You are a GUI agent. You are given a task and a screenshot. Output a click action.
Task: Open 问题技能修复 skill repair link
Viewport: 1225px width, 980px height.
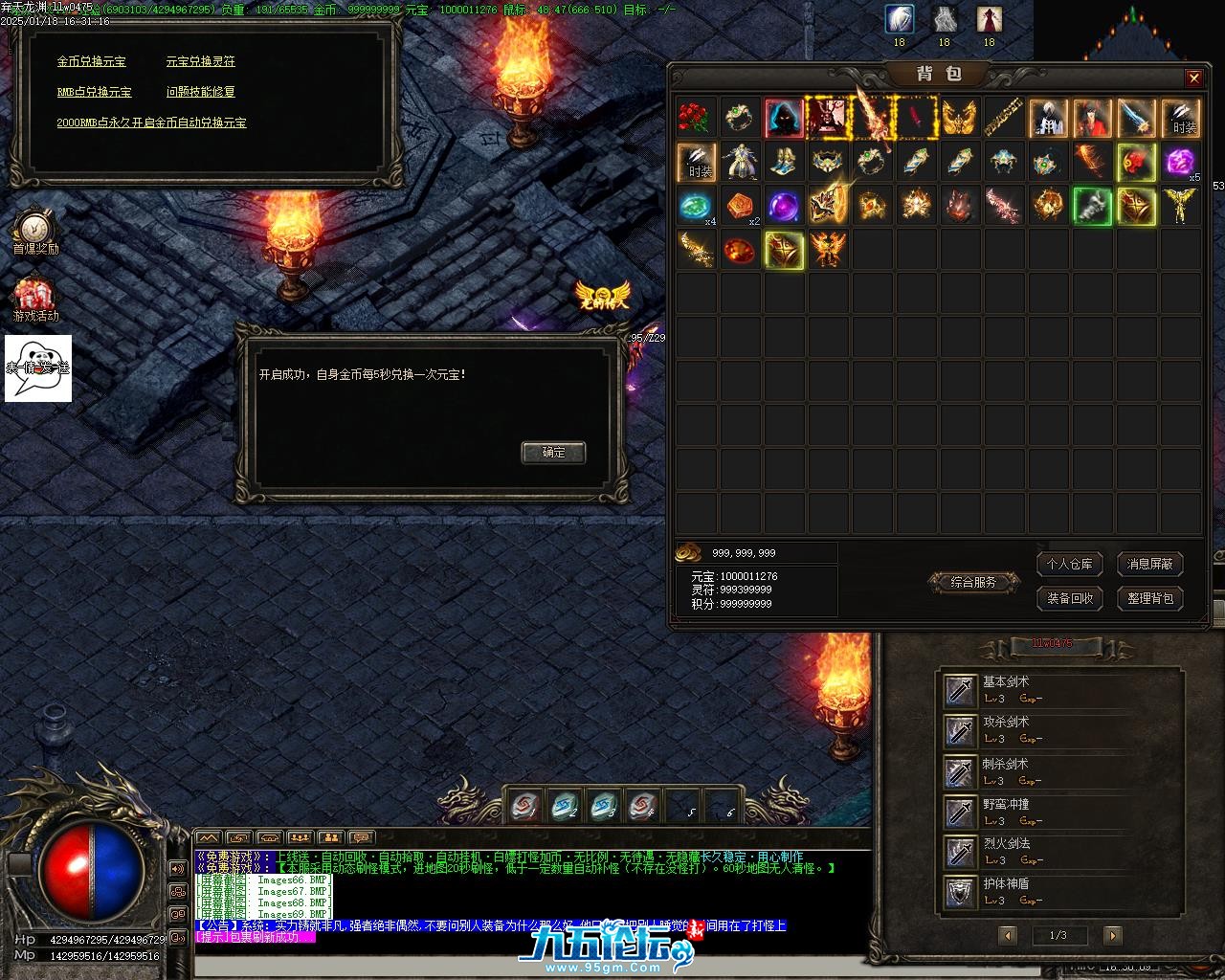click(200, 92)
